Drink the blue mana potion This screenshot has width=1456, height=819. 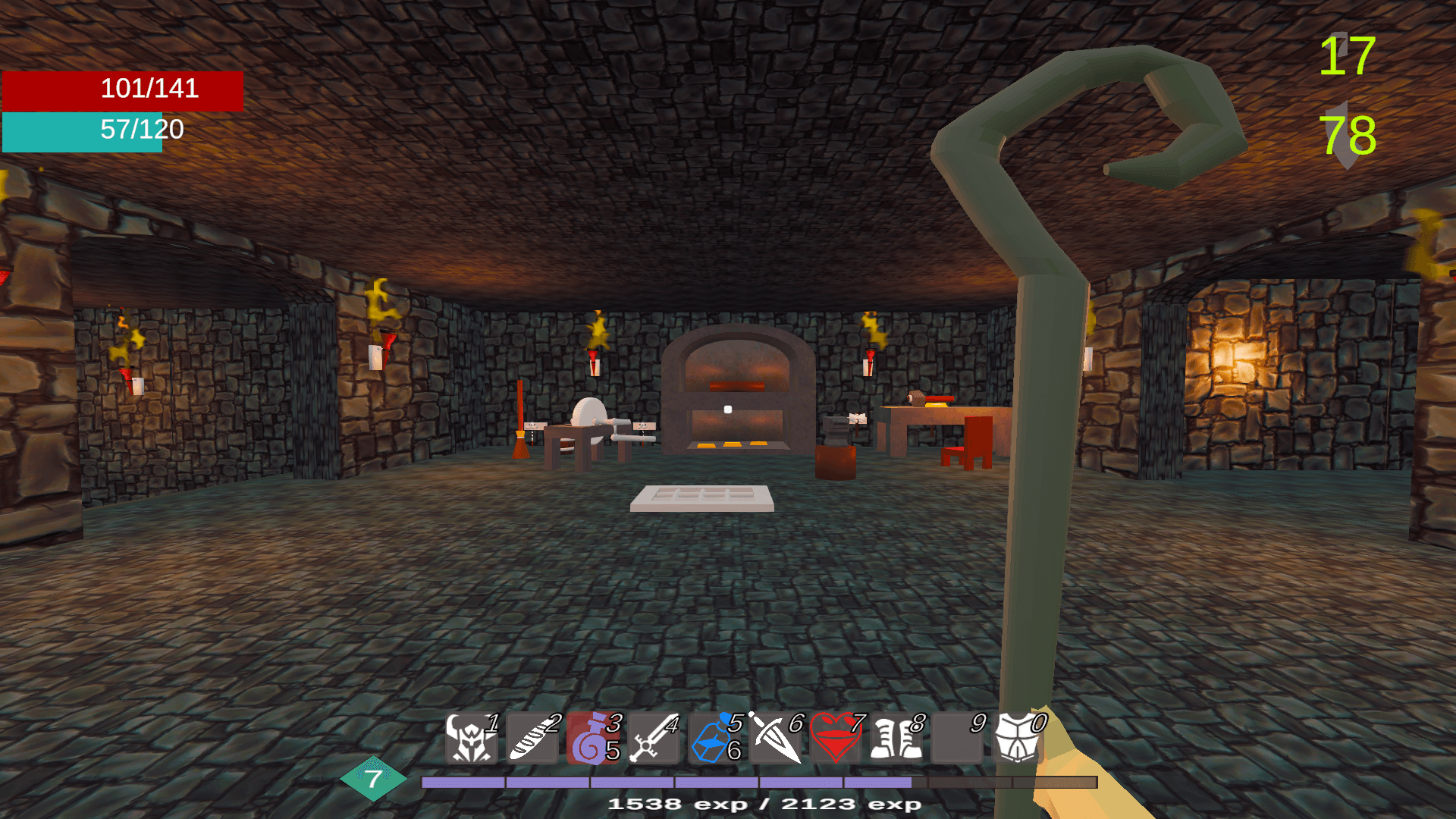(714, 738)
